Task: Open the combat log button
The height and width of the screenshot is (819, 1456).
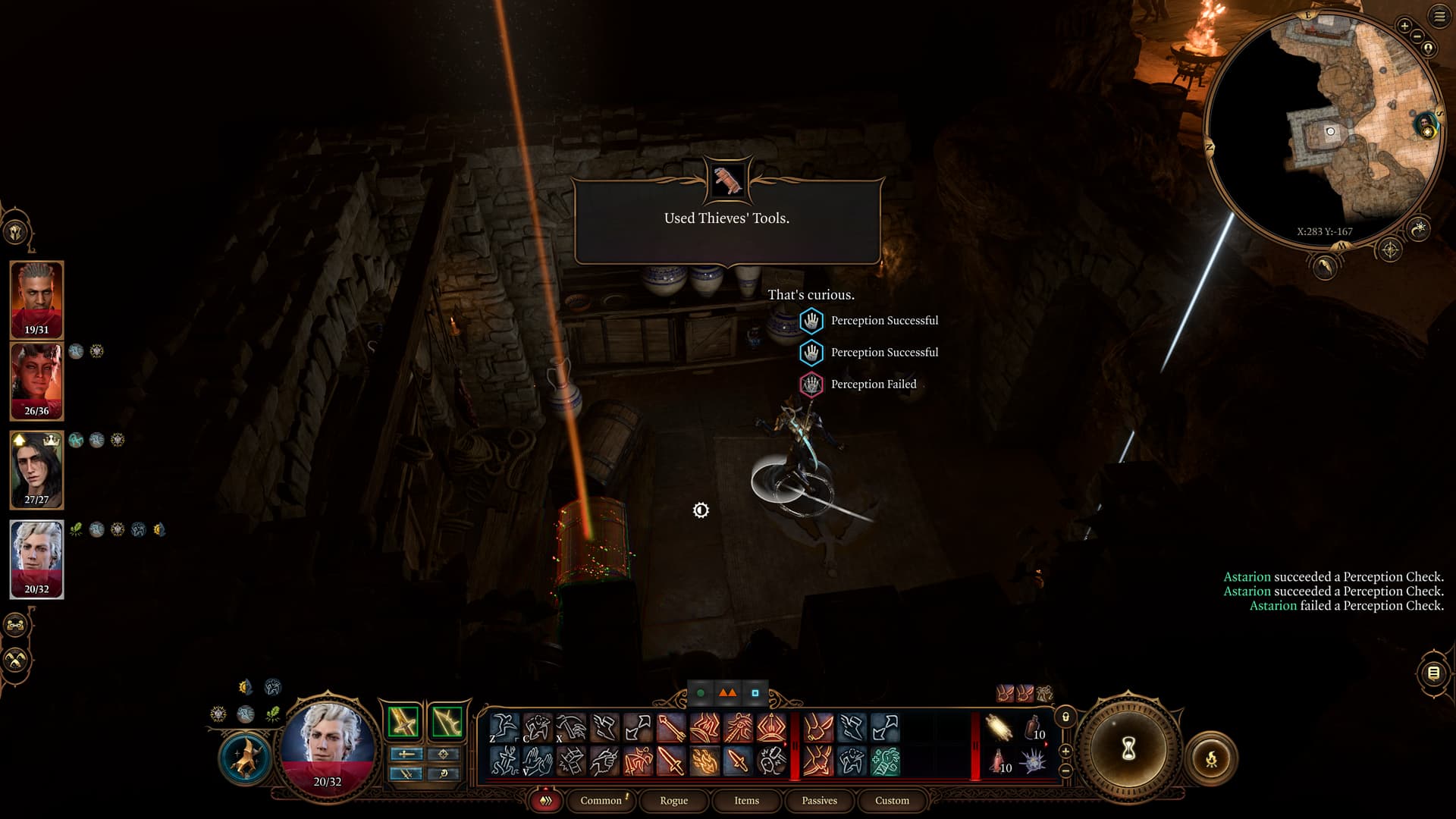Action: (1433, 673)
